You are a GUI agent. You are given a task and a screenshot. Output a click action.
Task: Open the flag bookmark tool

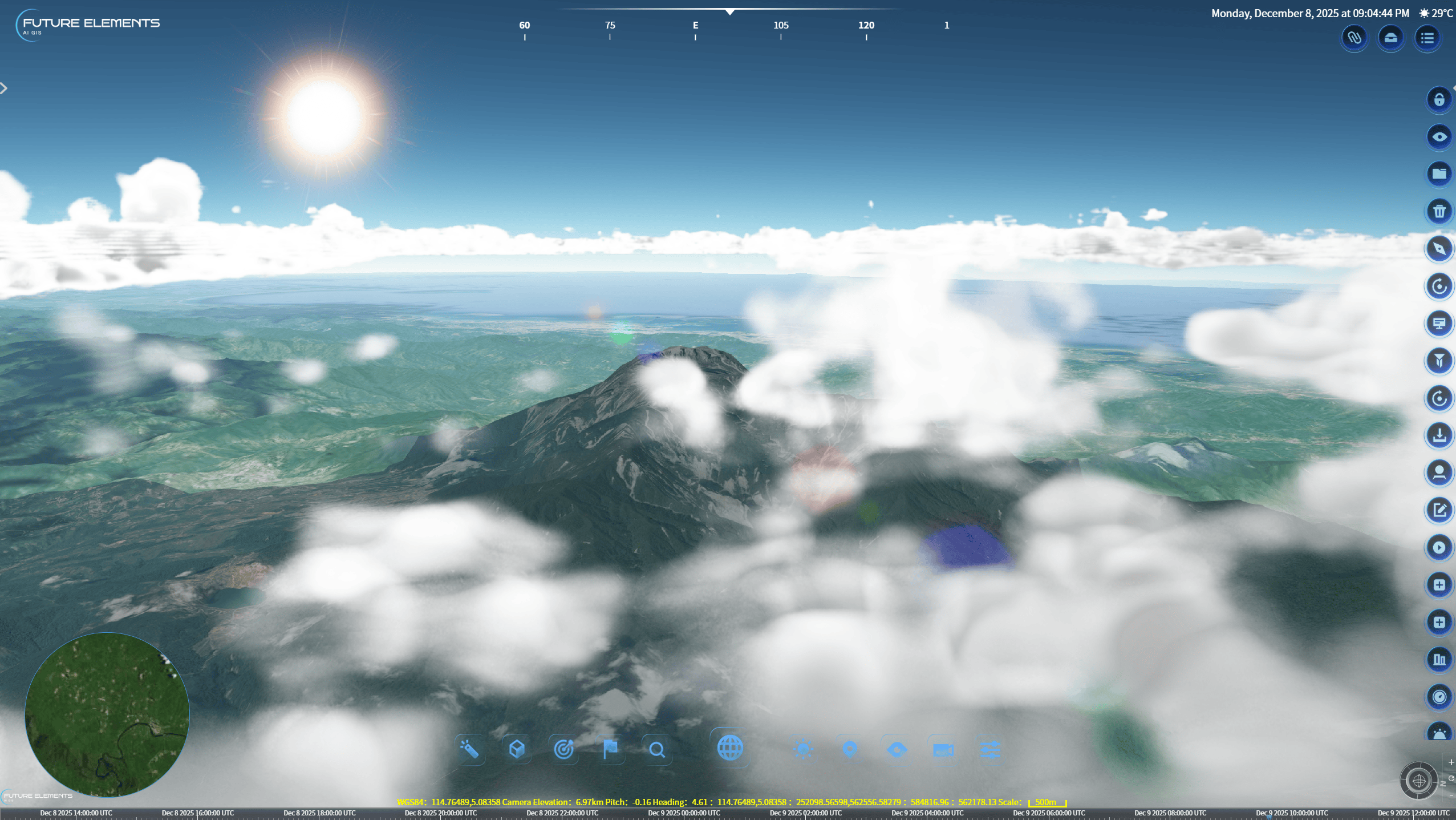[610, 748]
